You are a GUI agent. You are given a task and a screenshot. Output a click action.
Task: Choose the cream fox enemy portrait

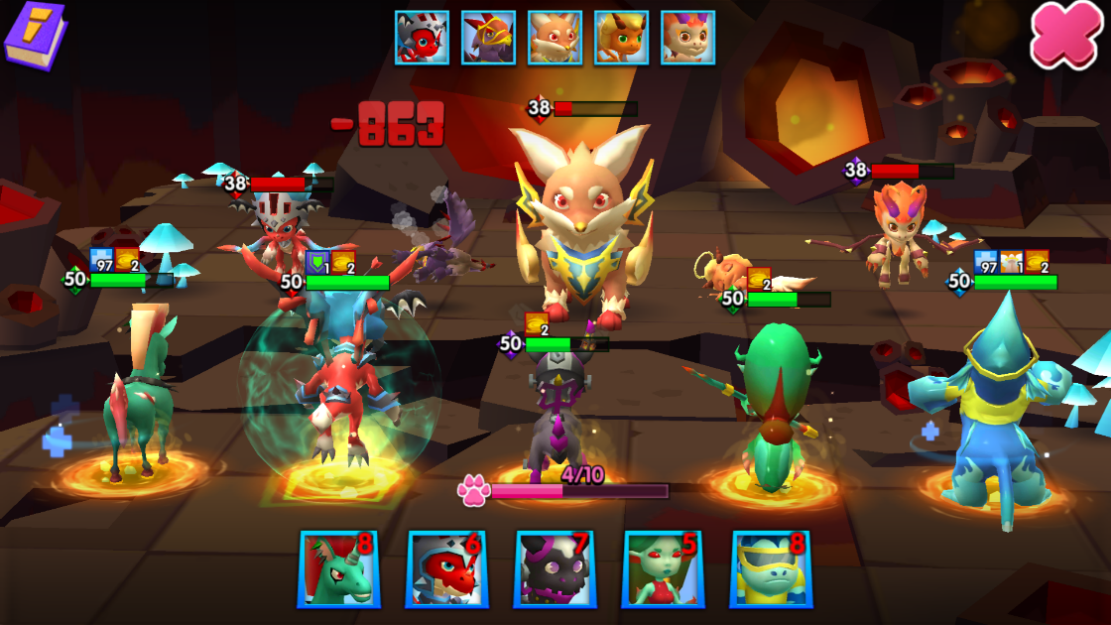555,38
